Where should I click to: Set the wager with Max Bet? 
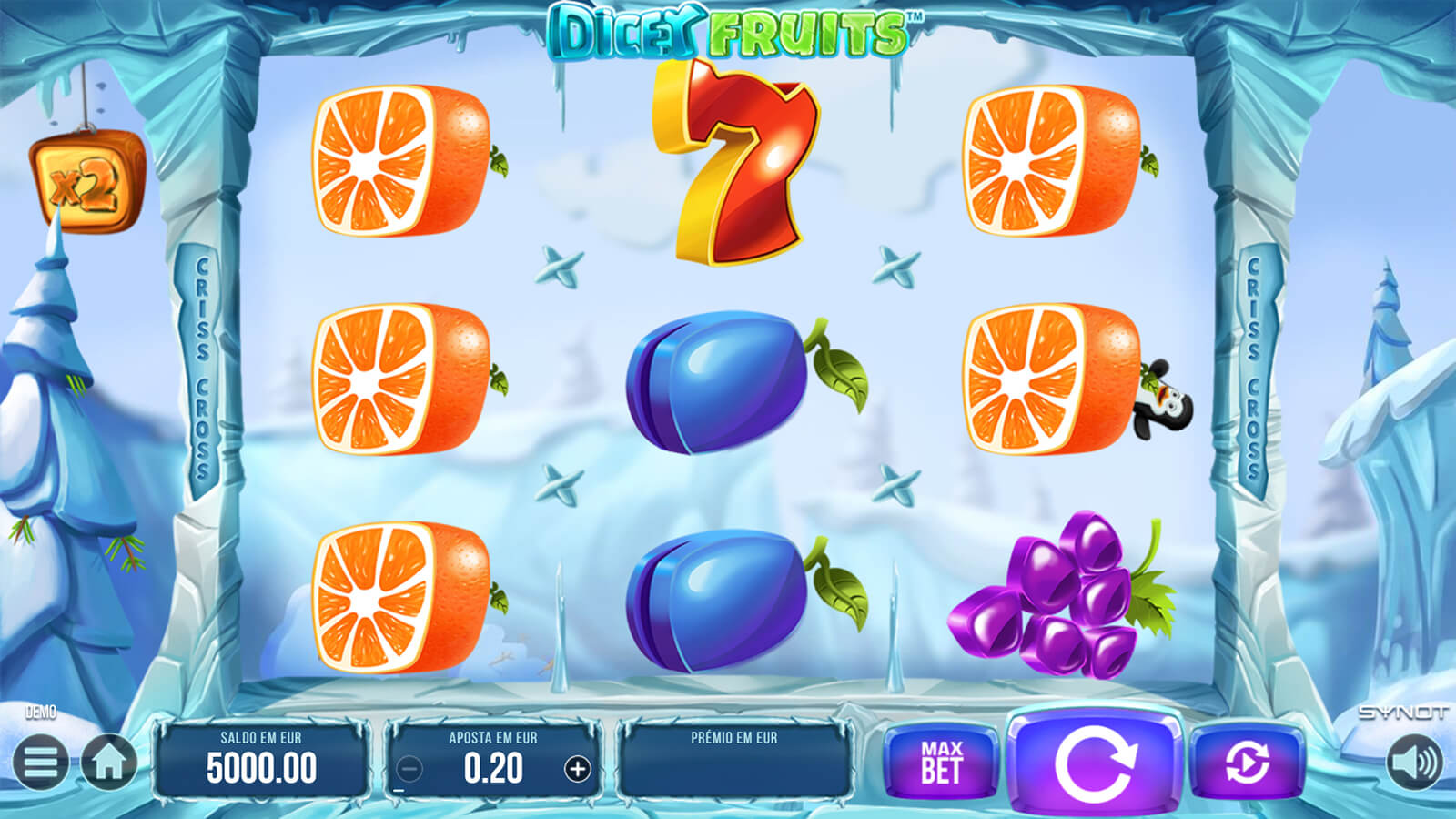(x=941, y=763)
